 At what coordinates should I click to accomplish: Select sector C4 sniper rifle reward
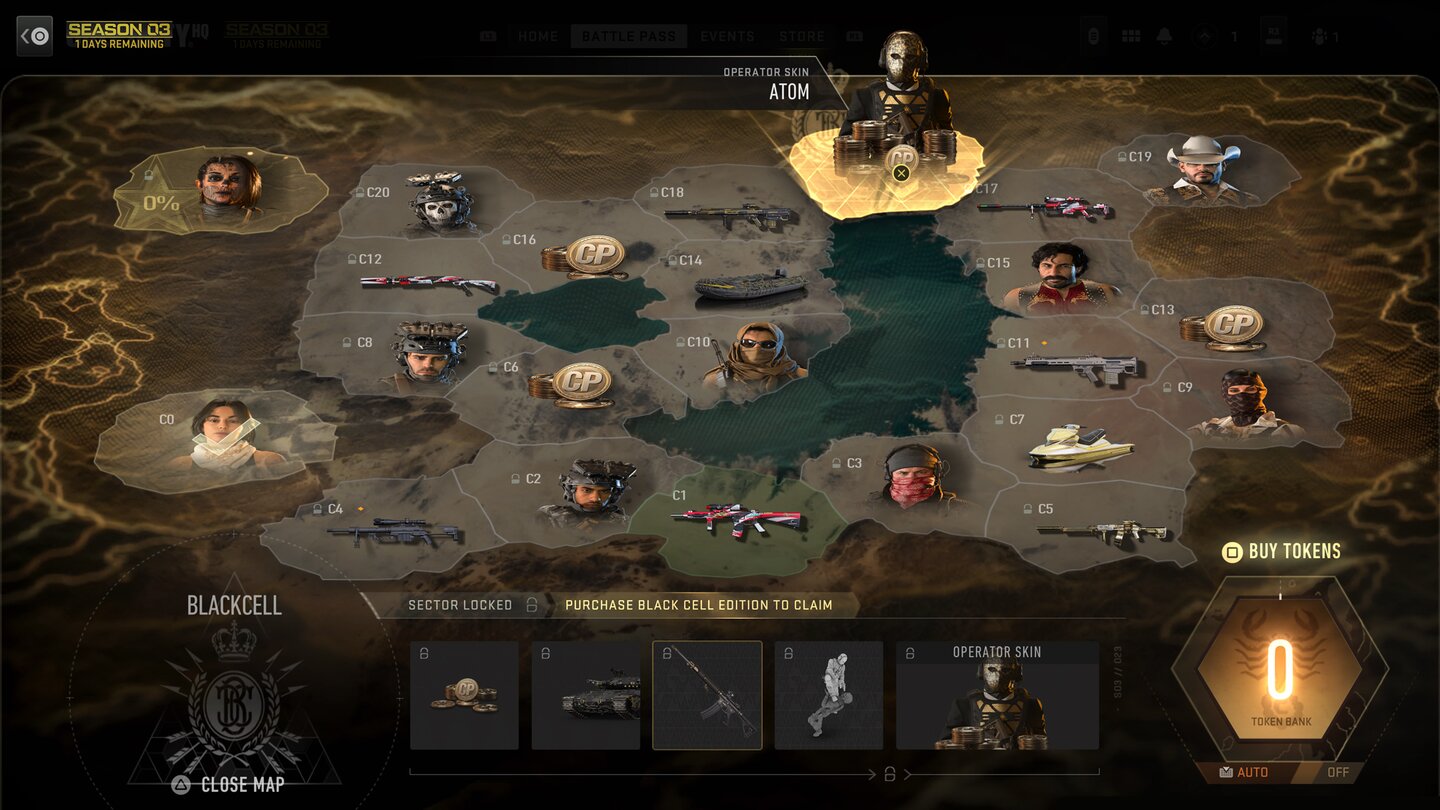point(392,529)
